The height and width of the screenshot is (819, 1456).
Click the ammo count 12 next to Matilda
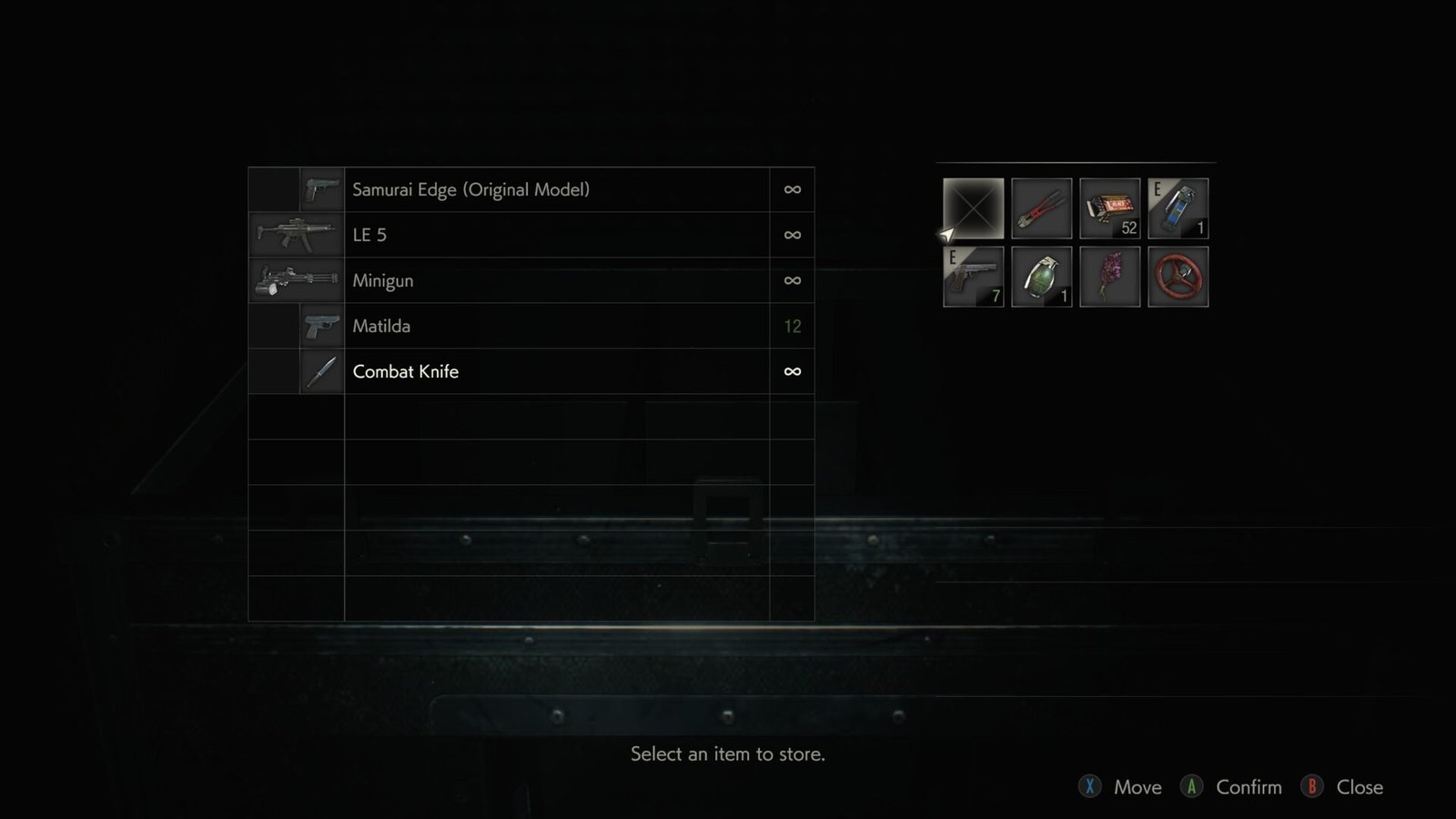click(x=791, y=326)
